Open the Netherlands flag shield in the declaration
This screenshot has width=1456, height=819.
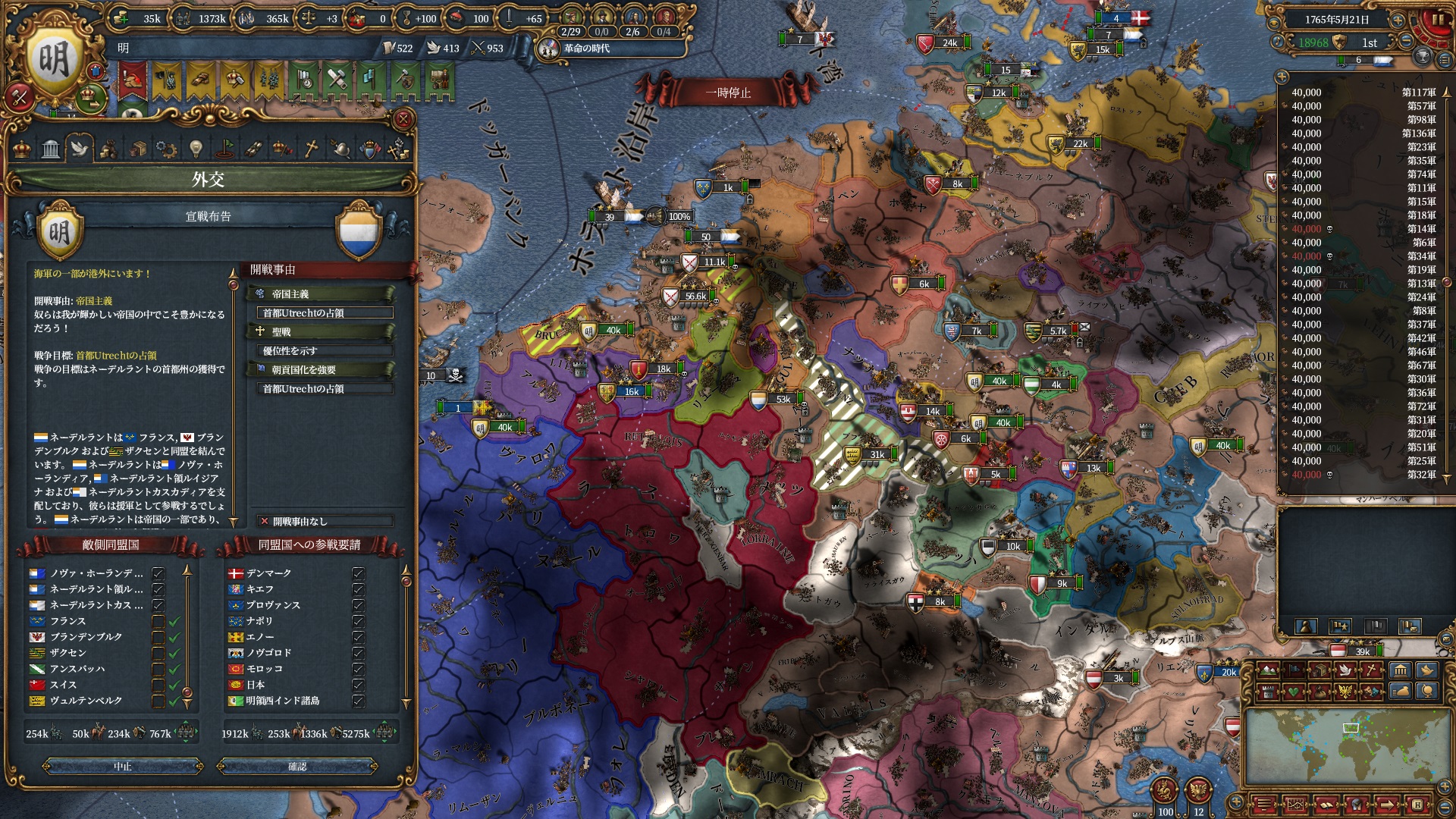pyautogui.click(x=359, y=230)
